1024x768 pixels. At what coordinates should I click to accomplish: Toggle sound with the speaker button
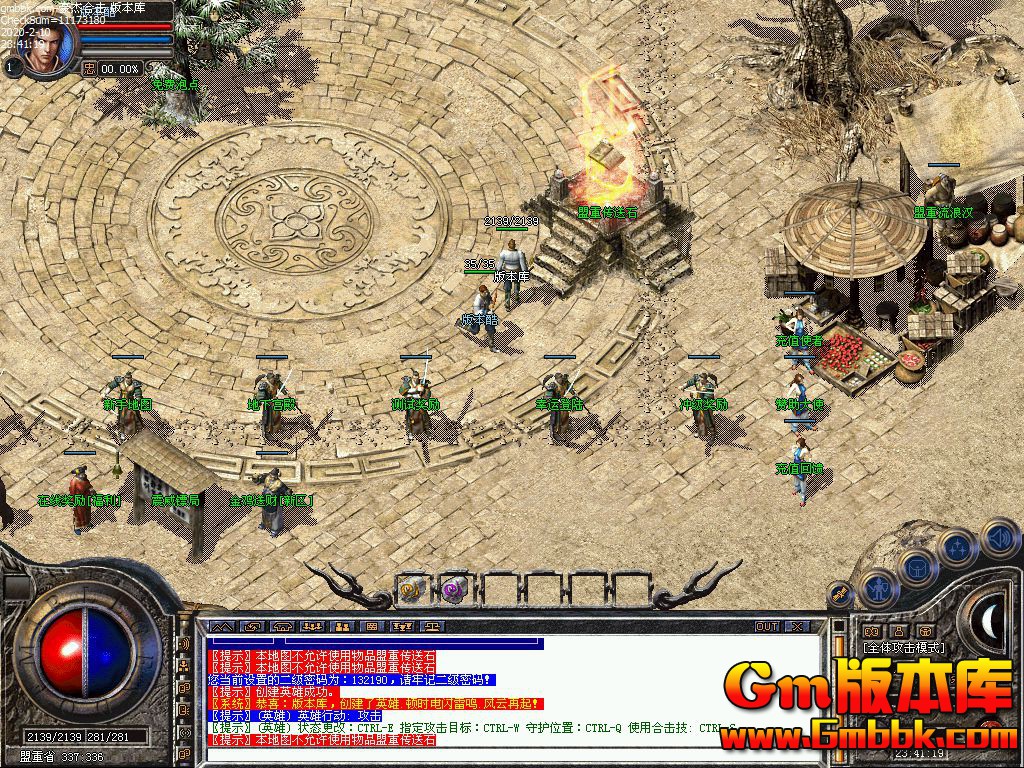[998, 539]
